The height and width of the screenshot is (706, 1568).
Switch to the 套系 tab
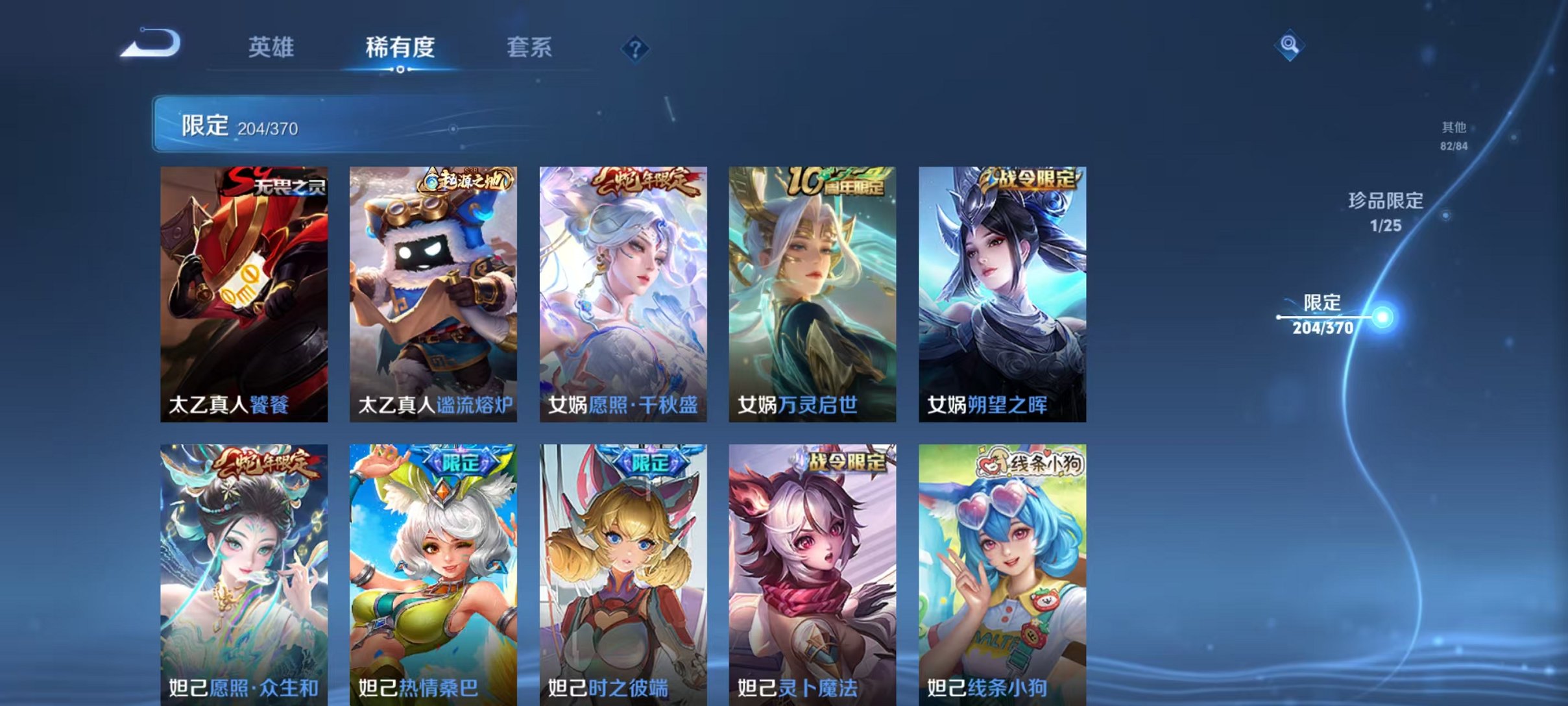(x=529, y=47)
